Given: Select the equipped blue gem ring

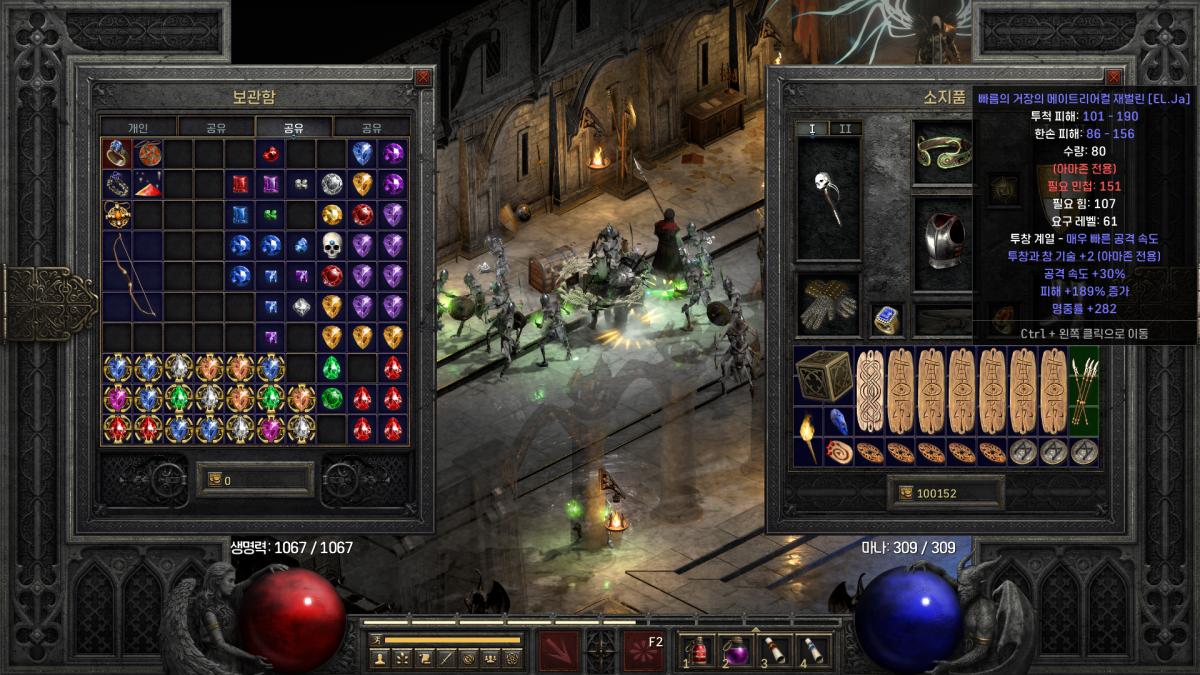Looking at the screenshot, I should point(886,319).
